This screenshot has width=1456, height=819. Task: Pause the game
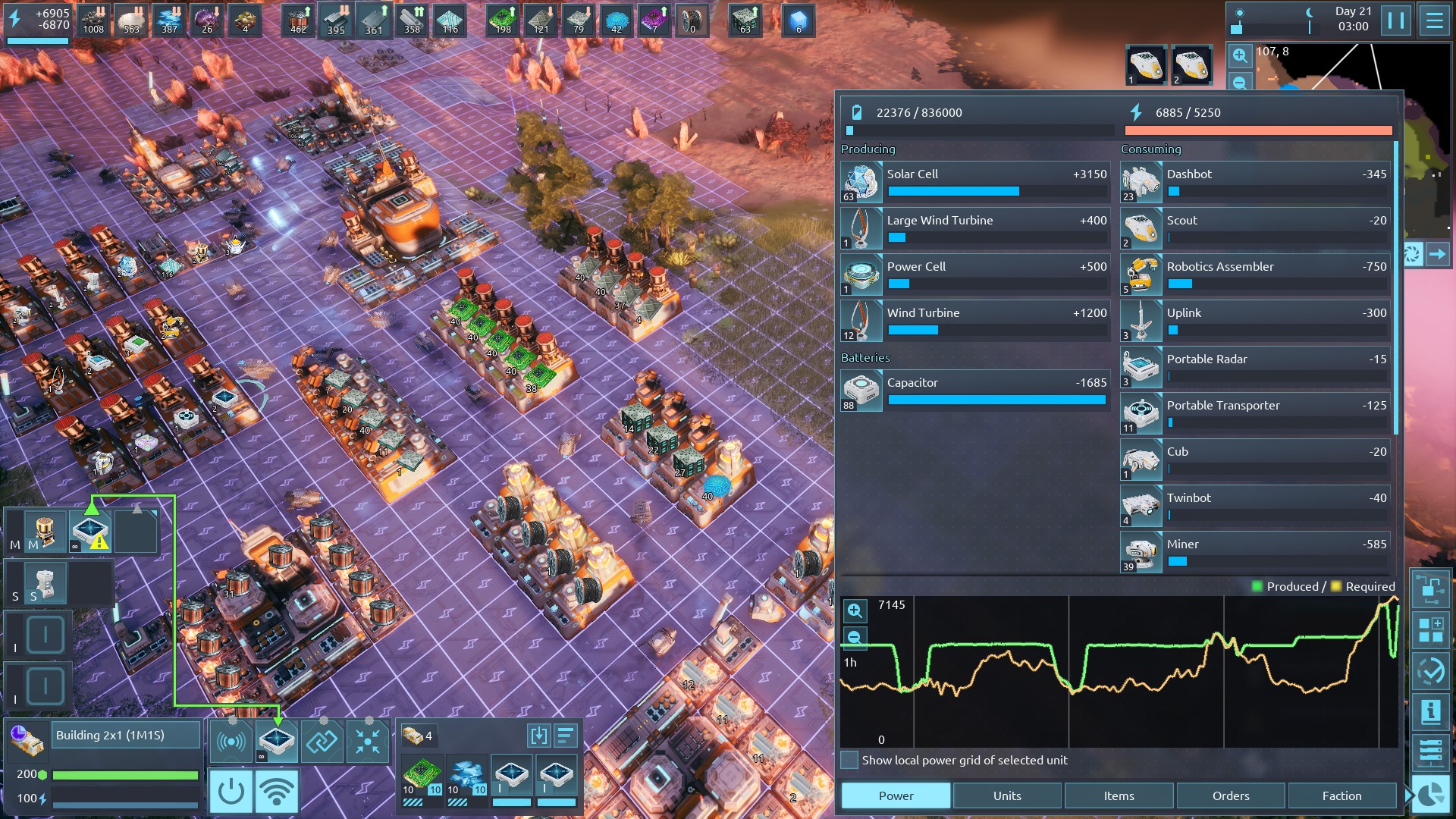point(1395,20)
